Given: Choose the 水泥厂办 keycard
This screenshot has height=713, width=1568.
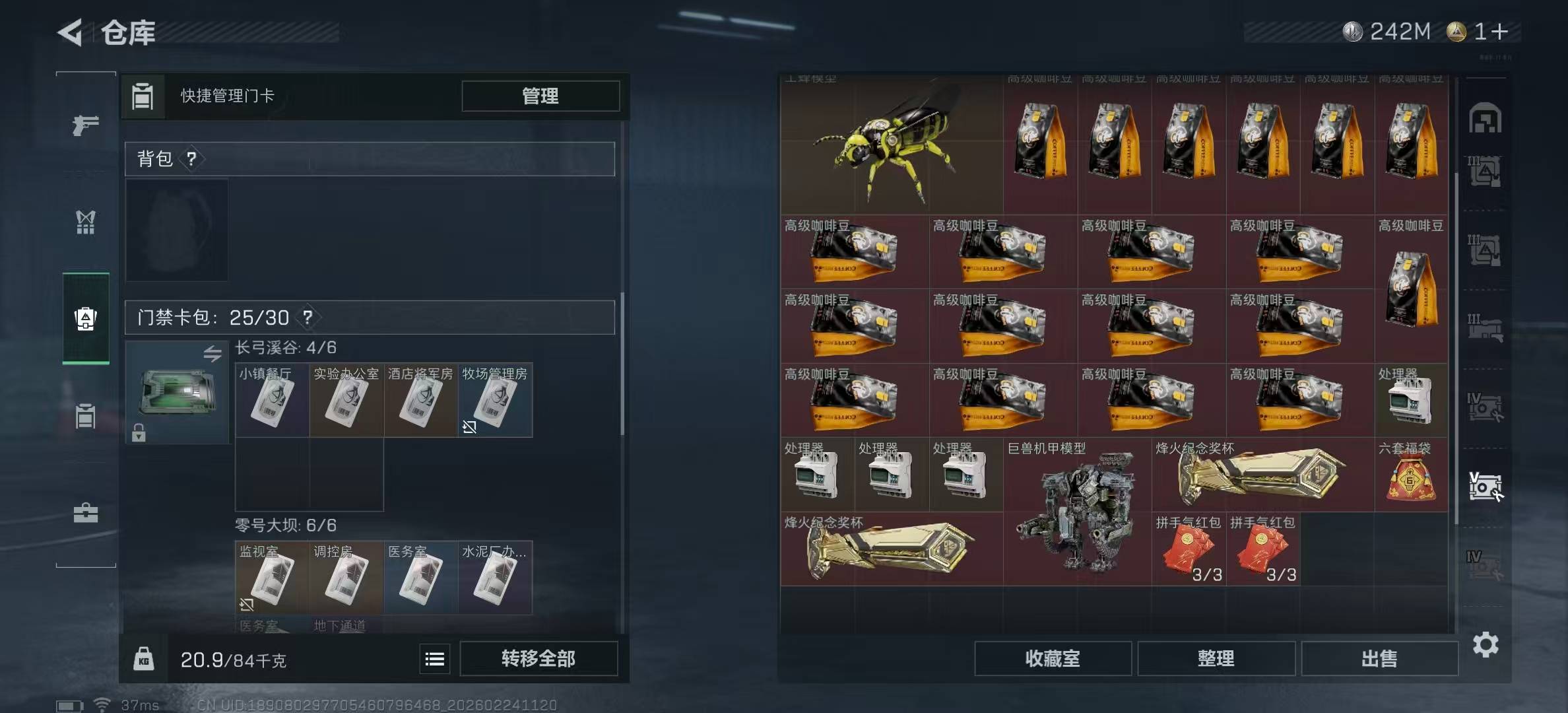Looking at the screenshot, I should point(495,578).
